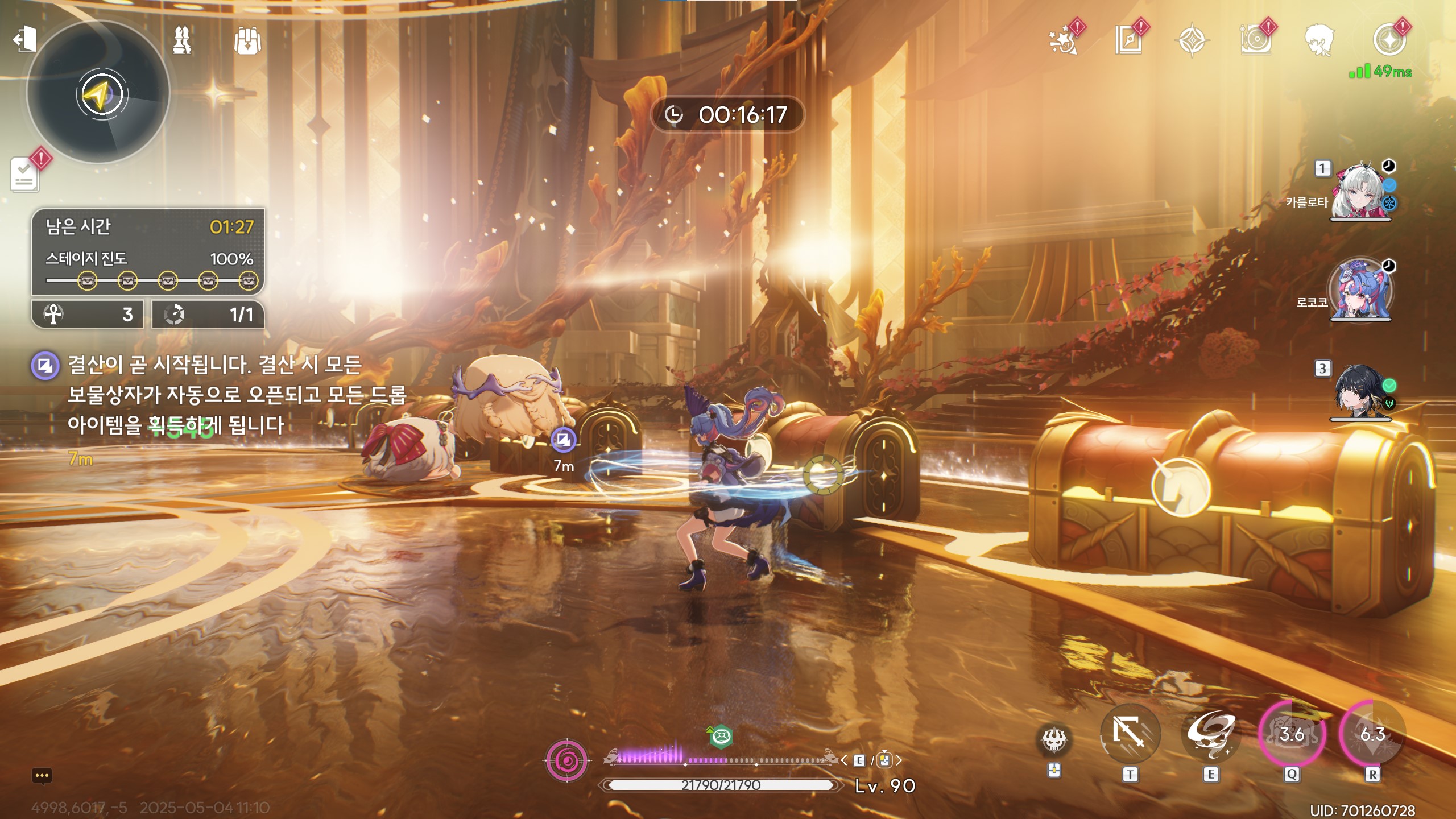Open the turntable icon with red badge
Image resolution: width=1456 pixels, height=819 pixels.
[1255, 41]
